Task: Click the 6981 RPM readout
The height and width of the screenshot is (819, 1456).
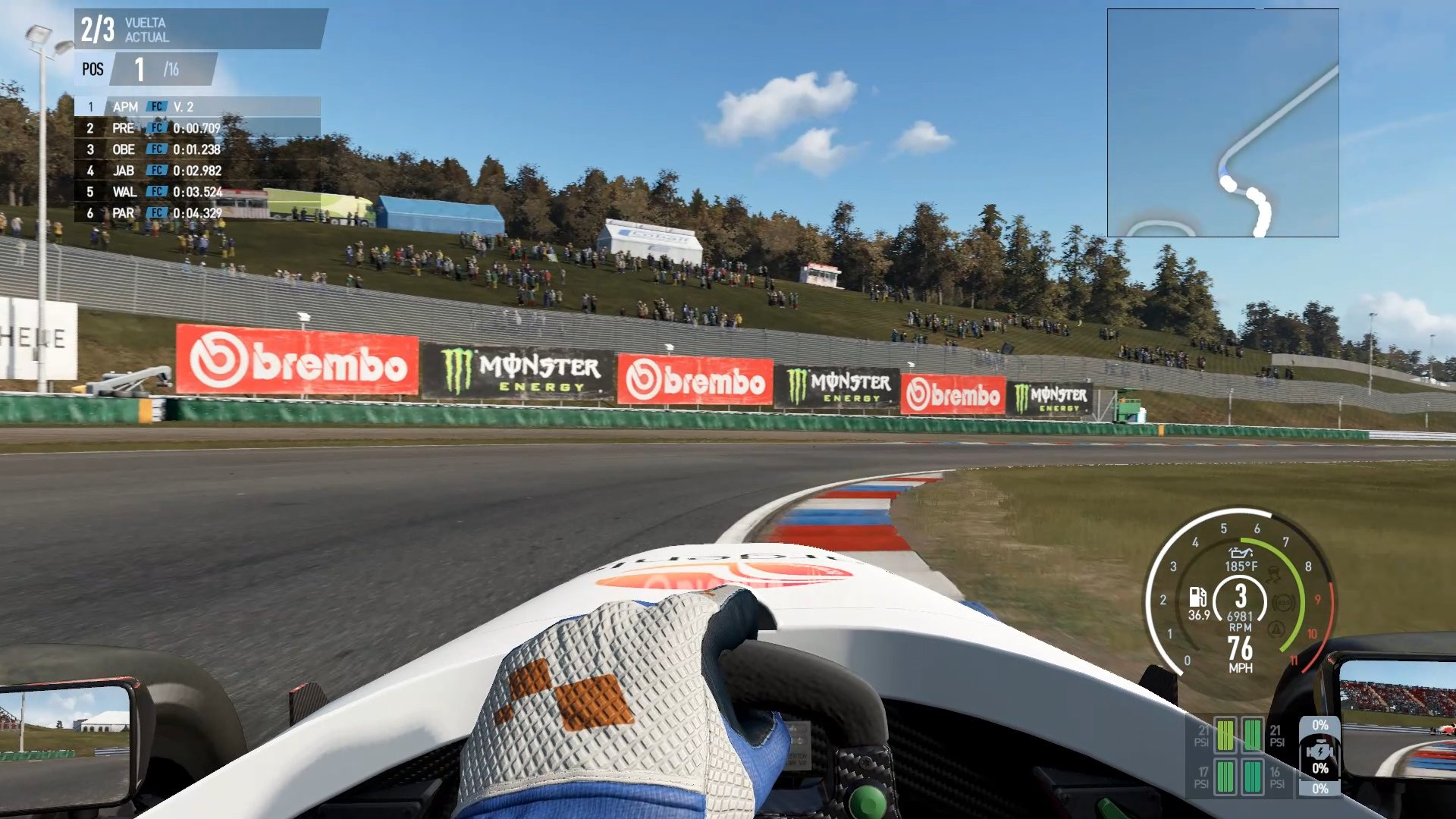Action: point(1240,616)
